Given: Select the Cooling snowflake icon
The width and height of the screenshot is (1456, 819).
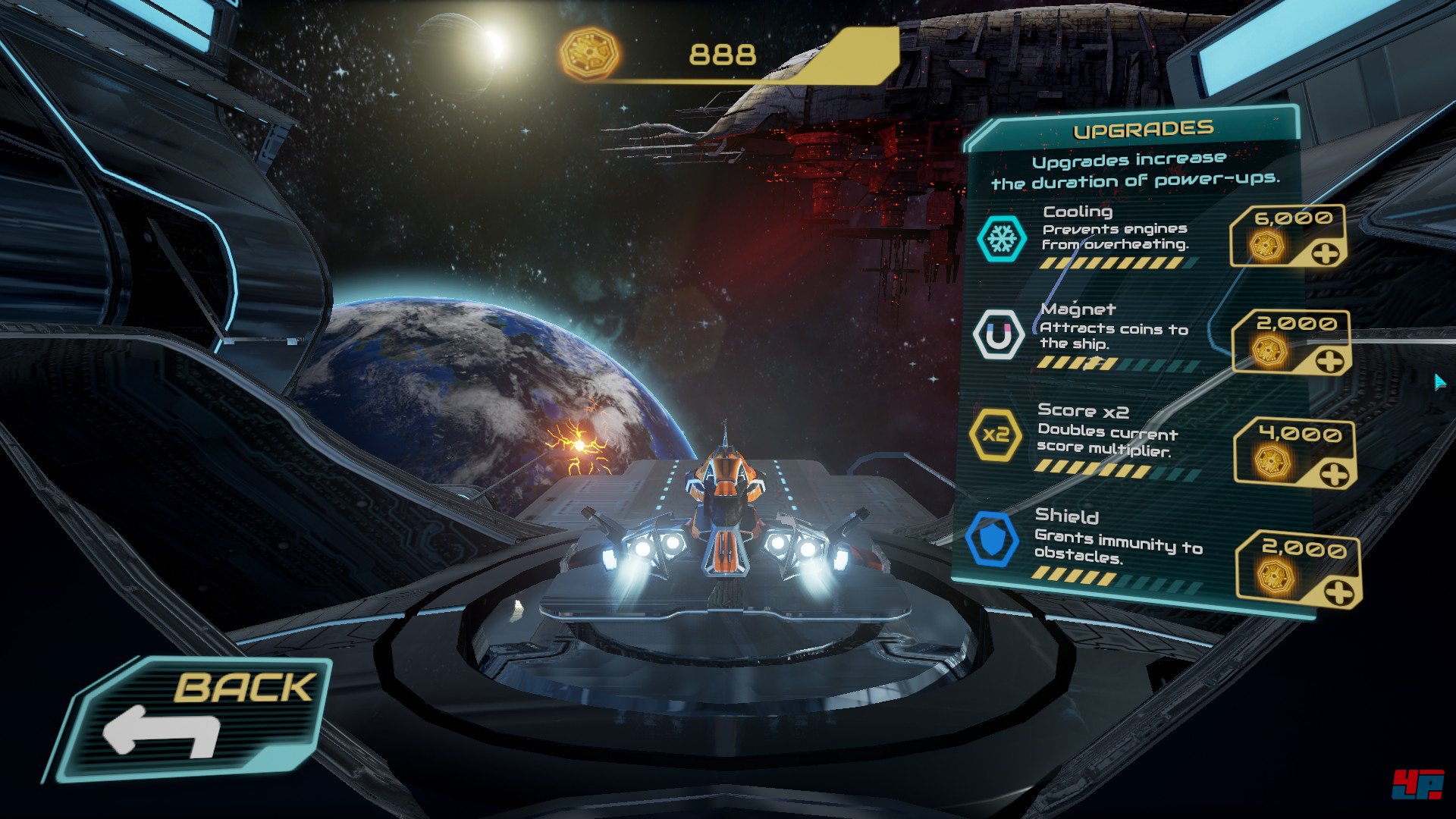Looking at the screenshot, I should click(x=1002, y=239).
